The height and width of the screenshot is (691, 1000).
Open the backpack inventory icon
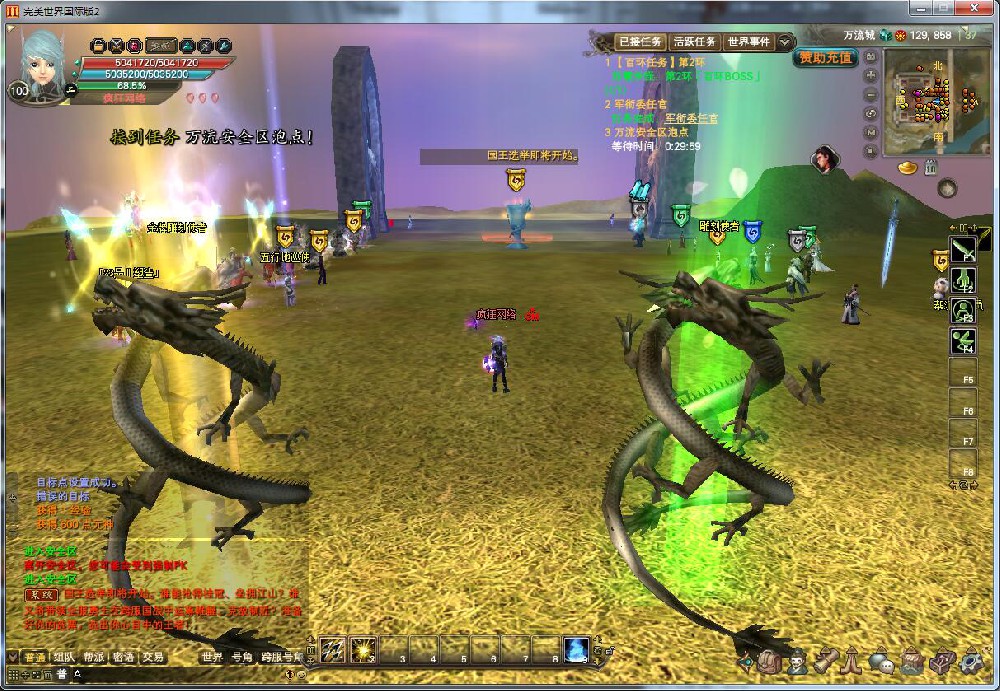769,661
